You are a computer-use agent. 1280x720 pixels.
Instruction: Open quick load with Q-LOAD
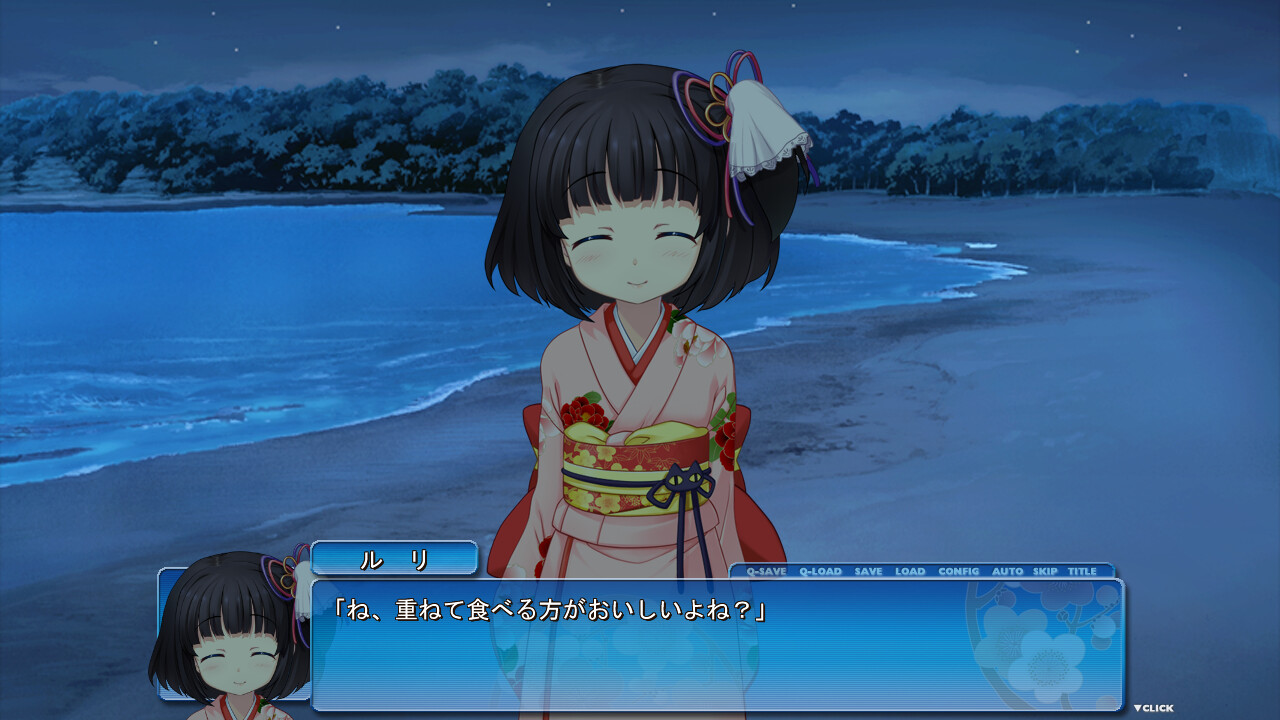coord(820,571)
